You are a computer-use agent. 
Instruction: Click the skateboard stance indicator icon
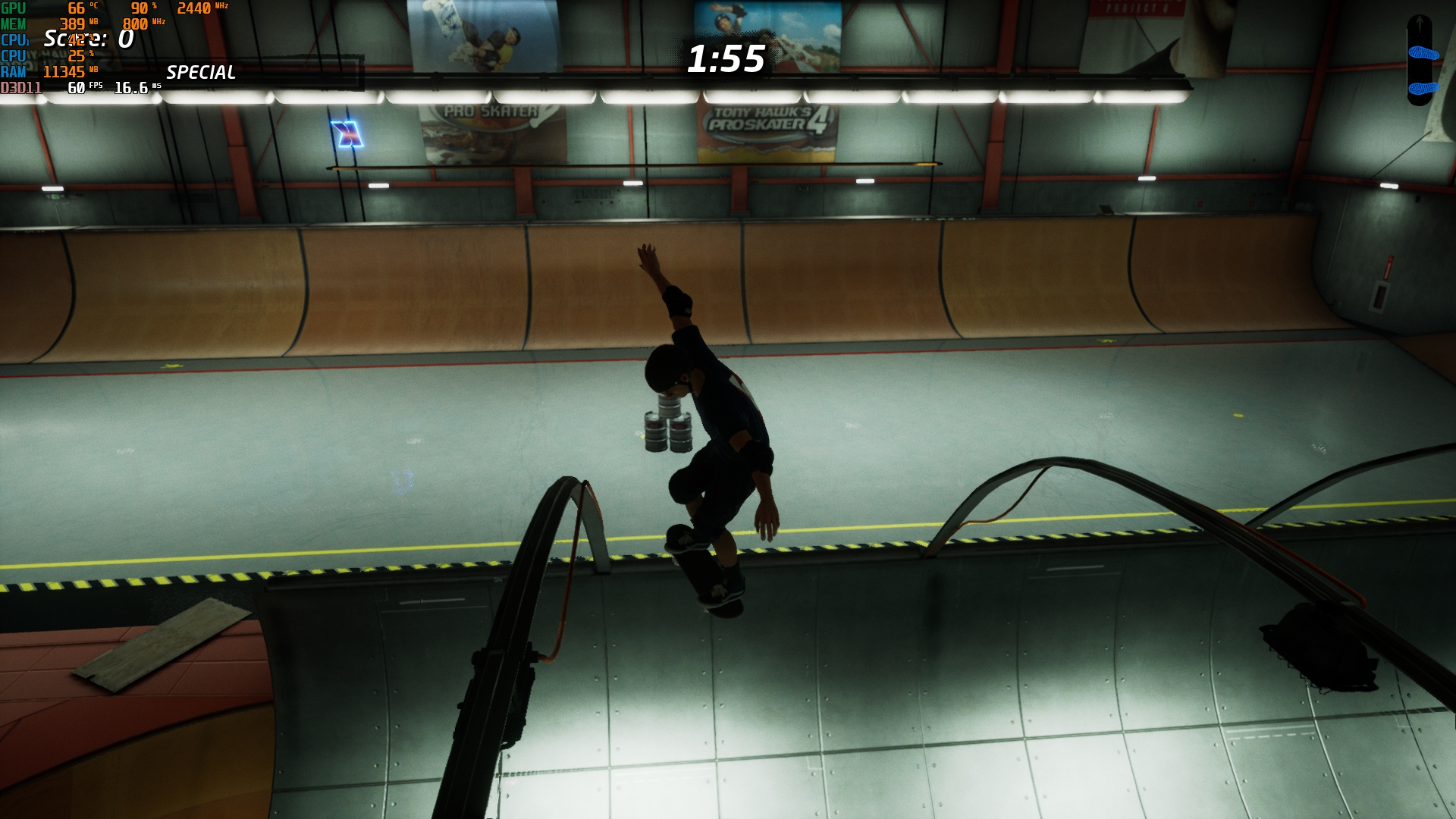pyautogui.click(x=1420, y=61)
